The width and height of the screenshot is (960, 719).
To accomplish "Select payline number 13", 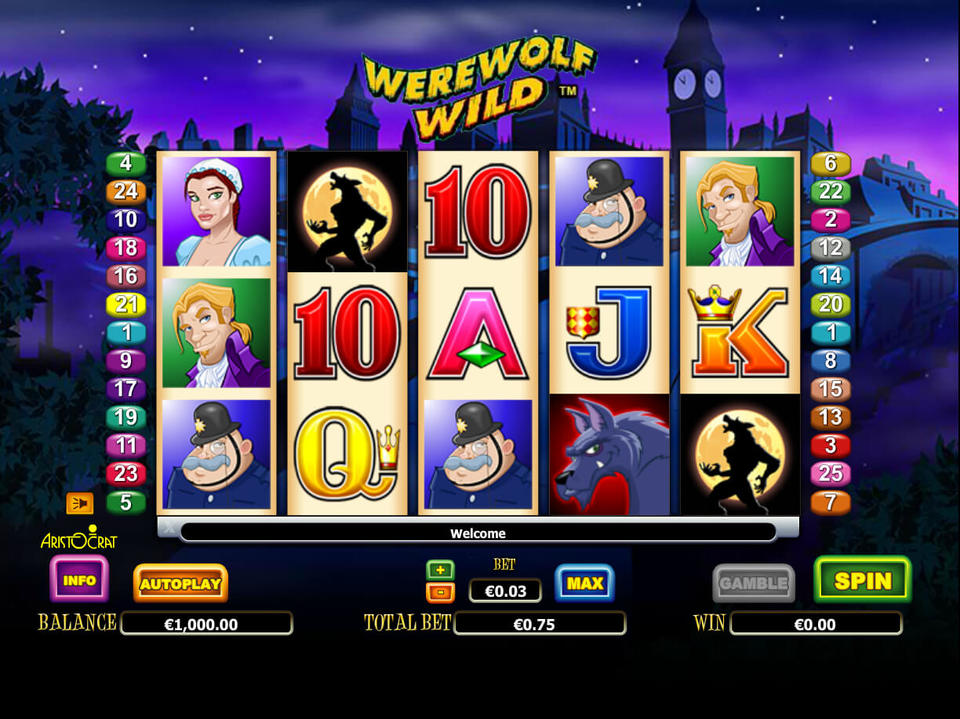I will [831, 417].
